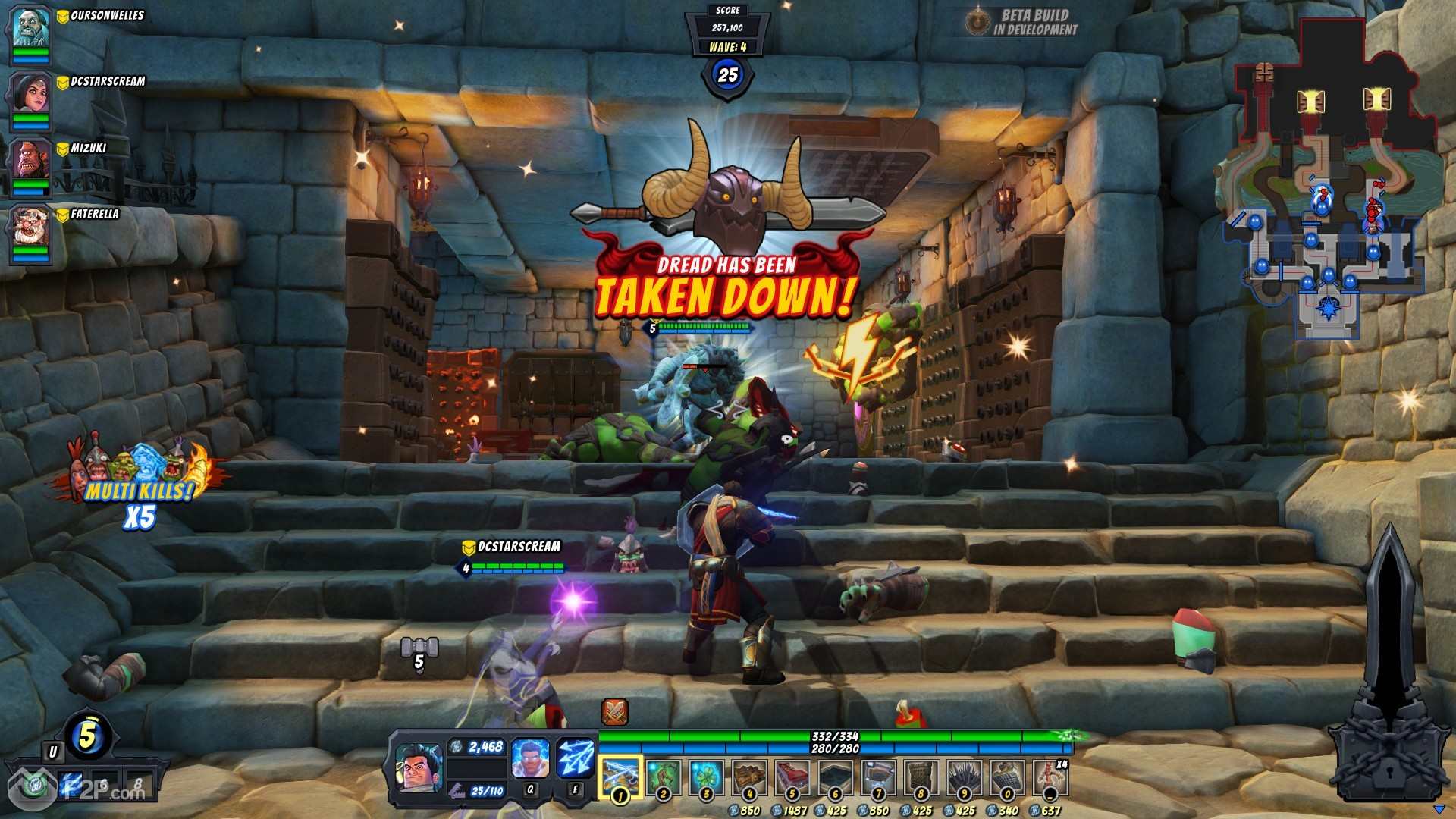Select the blue lightning upgrade slot
The height and width of the screenshot is (819, 1456).
(72, 784)
